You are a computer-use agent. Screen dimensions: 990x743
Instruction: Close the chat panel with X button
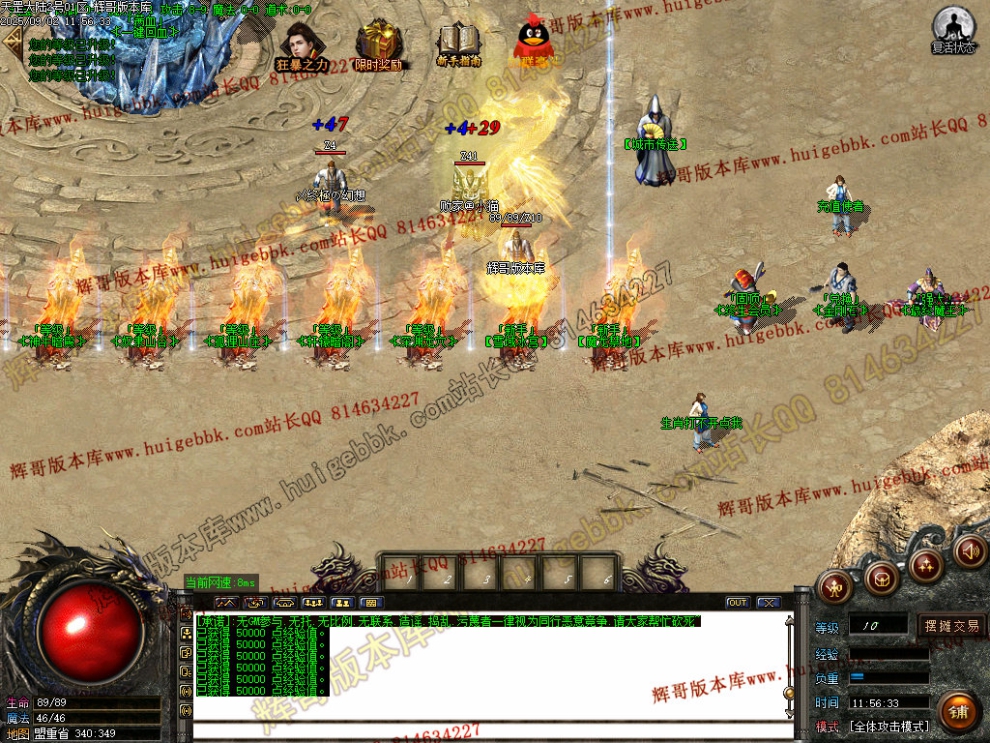[x=768, y=603]
